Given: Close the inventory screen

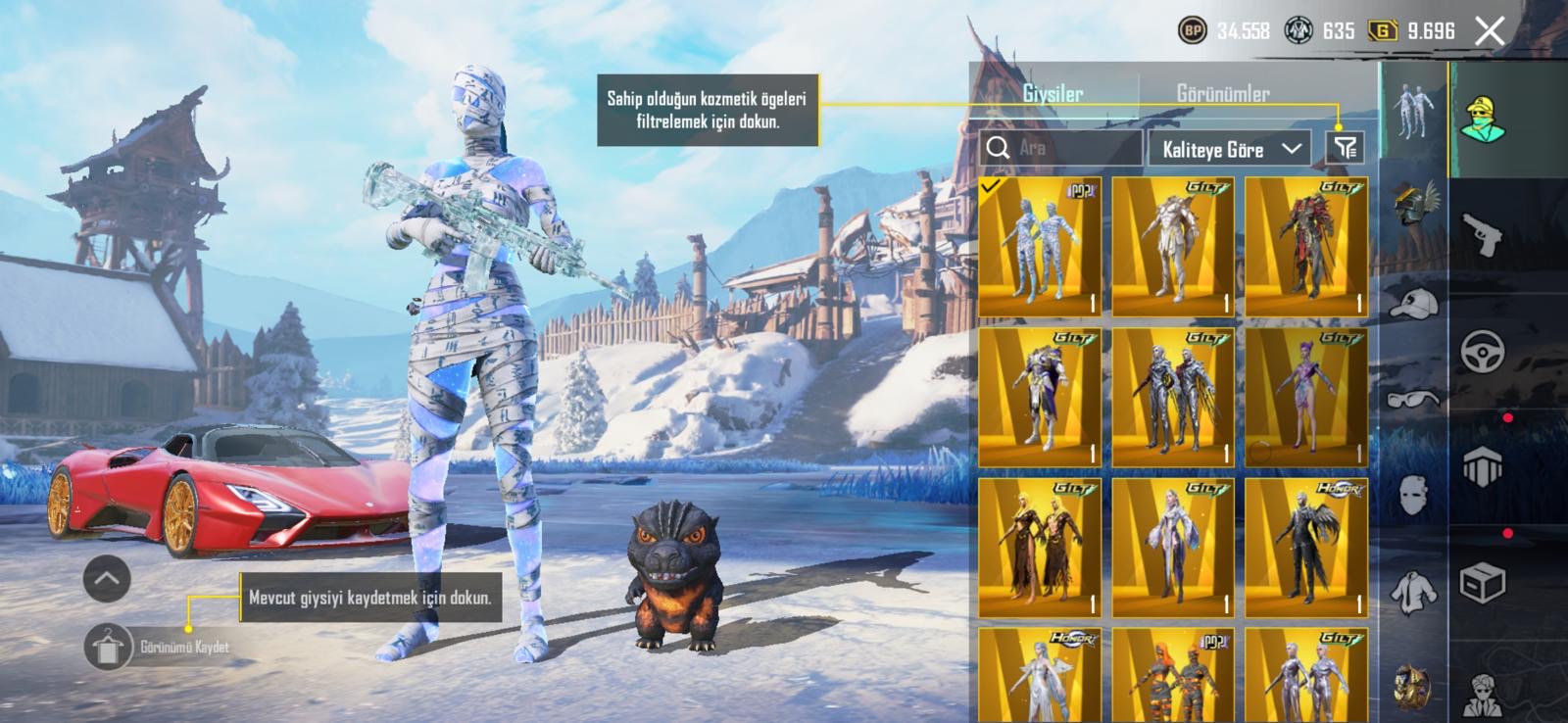Looking at the screenshot, I should pyautogui.click(x=1490, y=31).
